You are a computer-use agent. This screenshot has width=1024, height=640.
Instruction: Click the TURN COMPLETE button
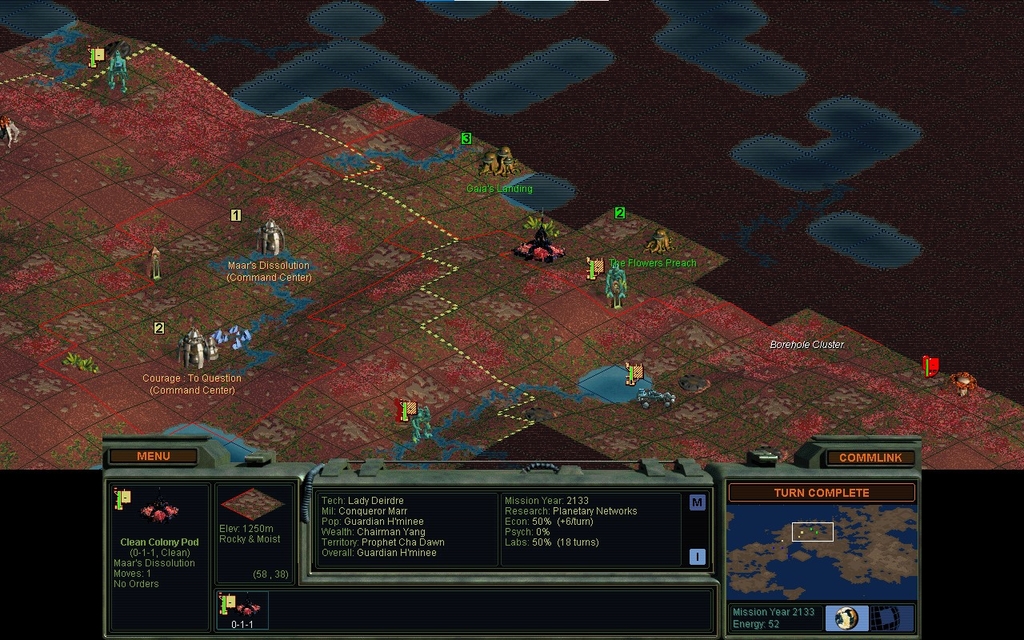(821, 492)
